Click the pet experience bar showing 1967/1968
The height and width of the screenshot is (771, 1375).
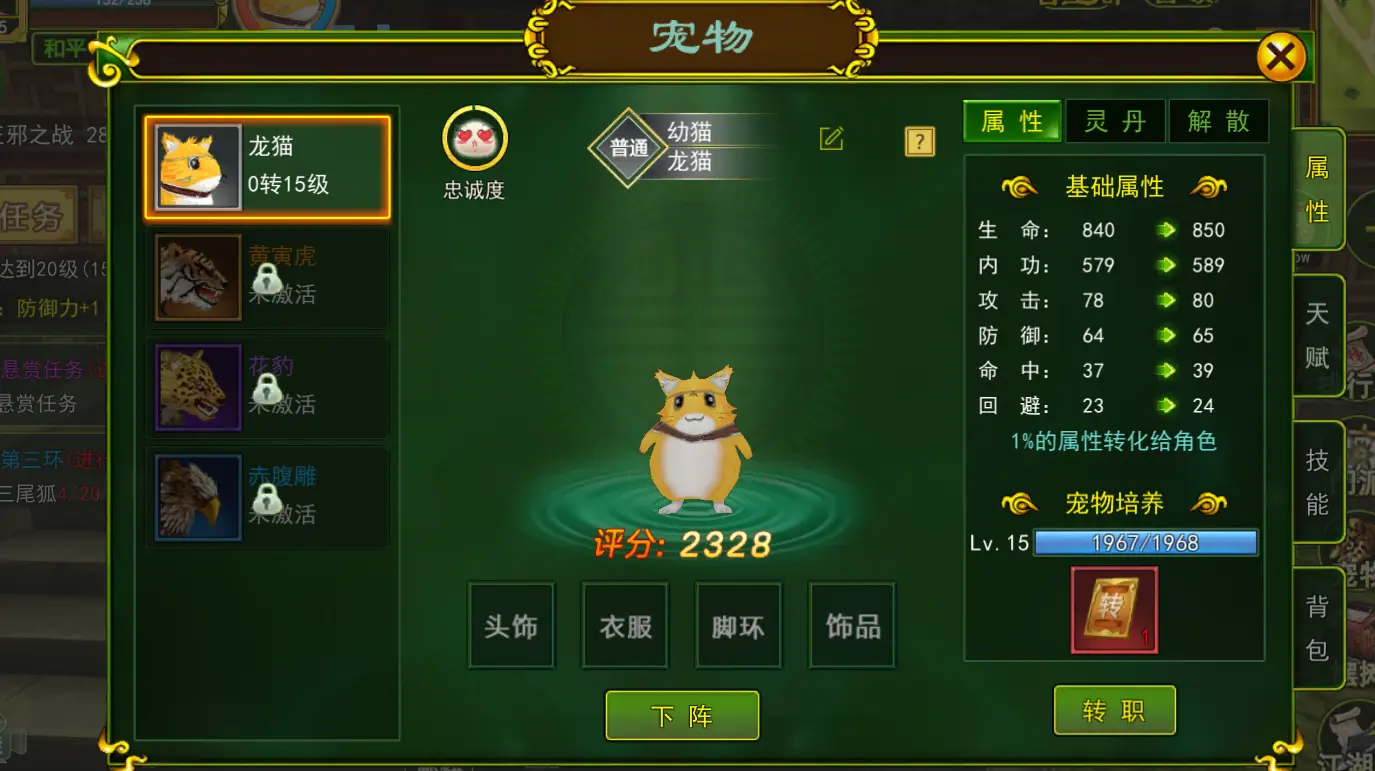(1146, 541)
